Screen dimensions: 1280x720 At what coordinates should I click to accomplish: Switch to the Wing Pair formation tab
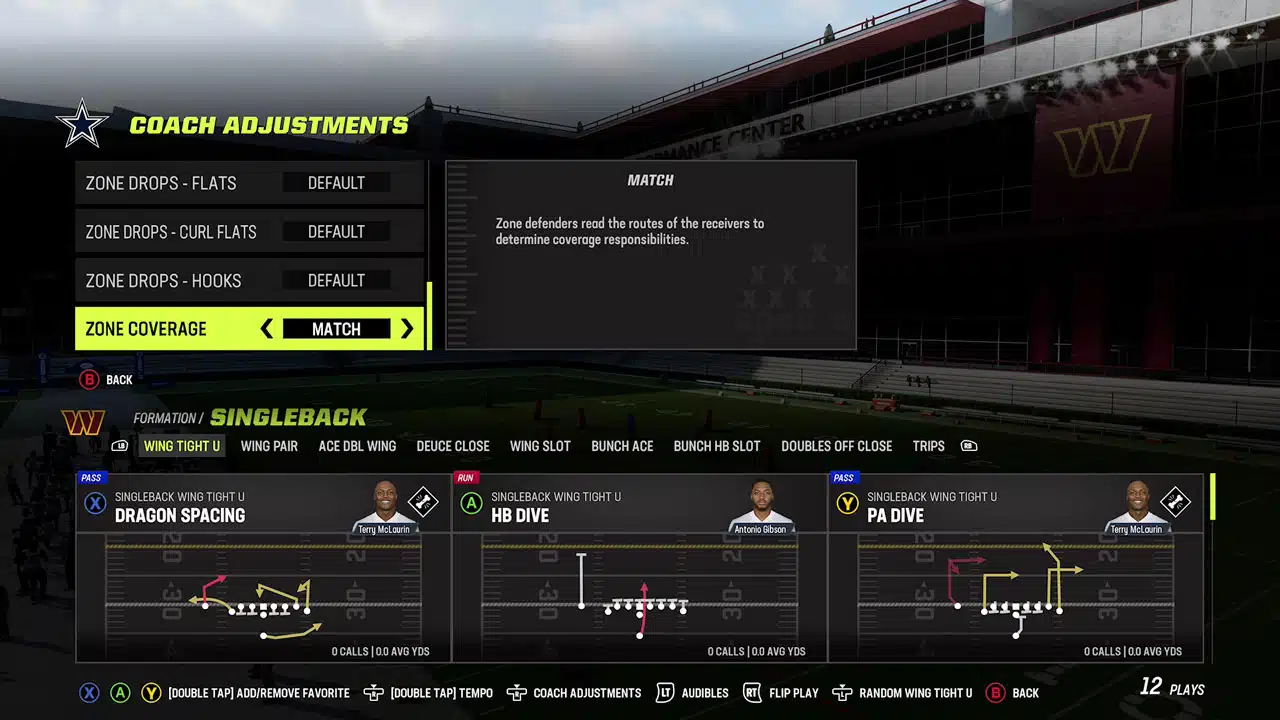click(x=269, y=446)
